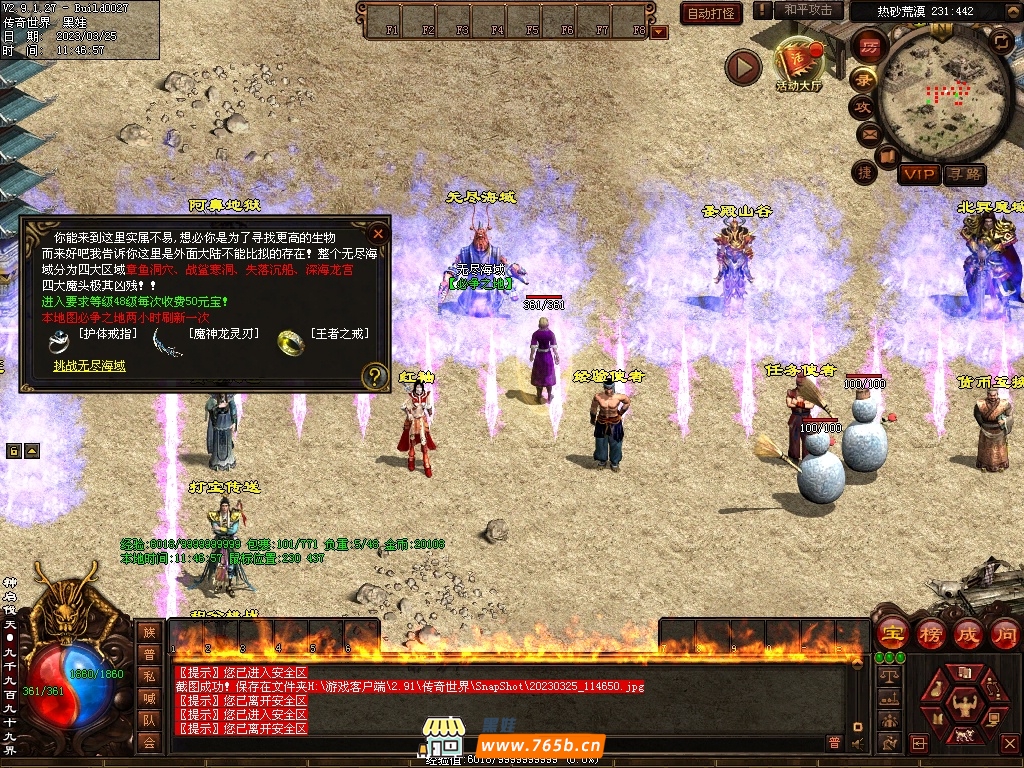The width and height of the screenshot is (1024, 768).
Task: Switch chat to the 私 private channel
Action: point(149,675)
